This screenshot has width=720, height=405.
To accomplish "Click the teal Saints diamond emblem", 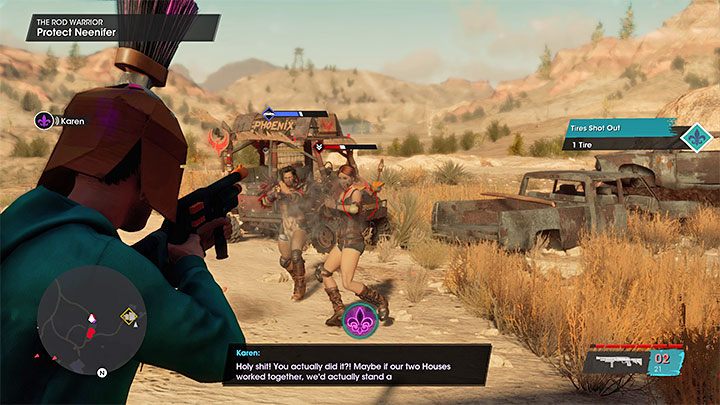I will 694,137.
